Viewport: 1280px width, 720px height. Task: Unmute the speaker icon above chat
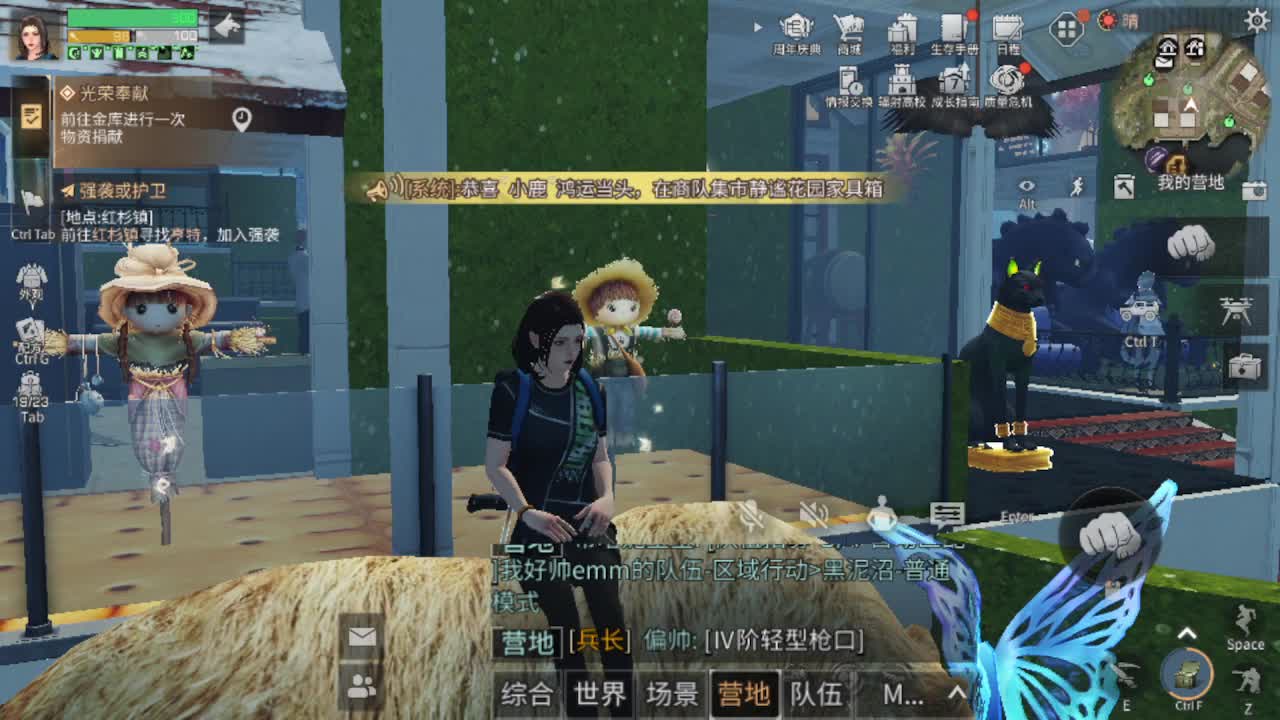tap(814, 513)
